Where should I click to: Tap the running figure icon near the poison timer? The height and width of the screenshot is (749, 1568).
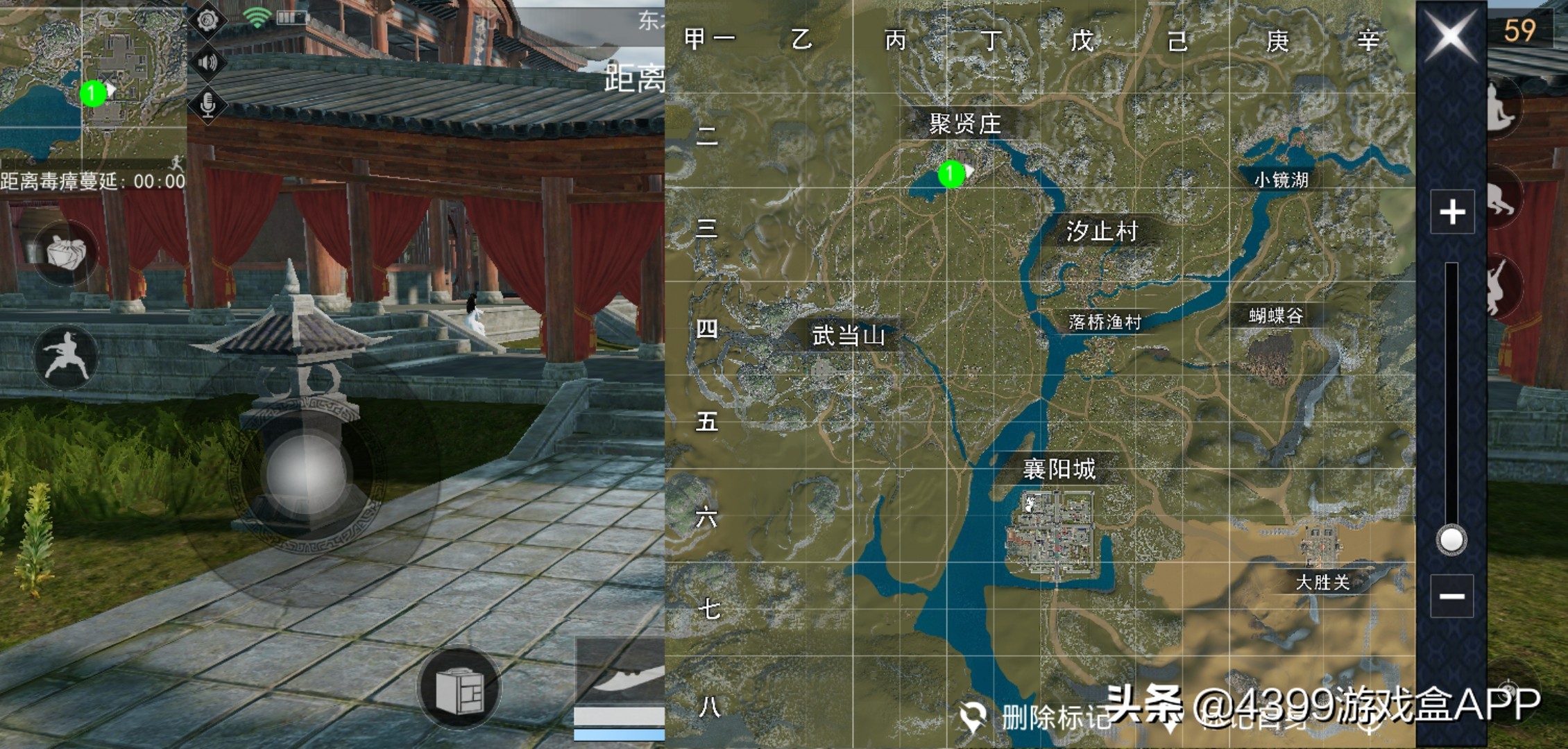(176, 163)
